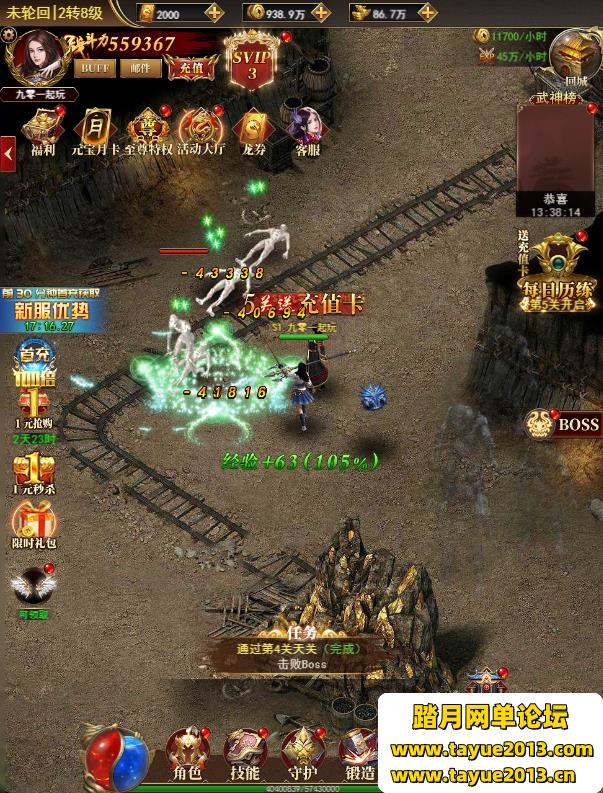Open the BUFF panel
The height and width of the screenshot is (793, 603).
[x=96, y=68]
